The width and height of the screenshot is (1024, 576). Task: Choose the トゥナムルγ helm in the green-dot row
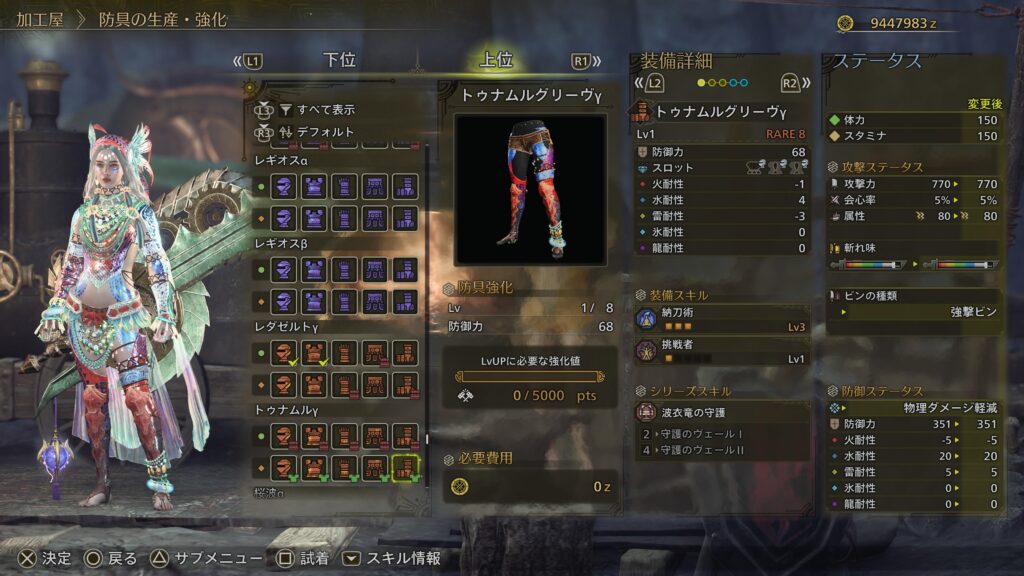coord(285,436)
